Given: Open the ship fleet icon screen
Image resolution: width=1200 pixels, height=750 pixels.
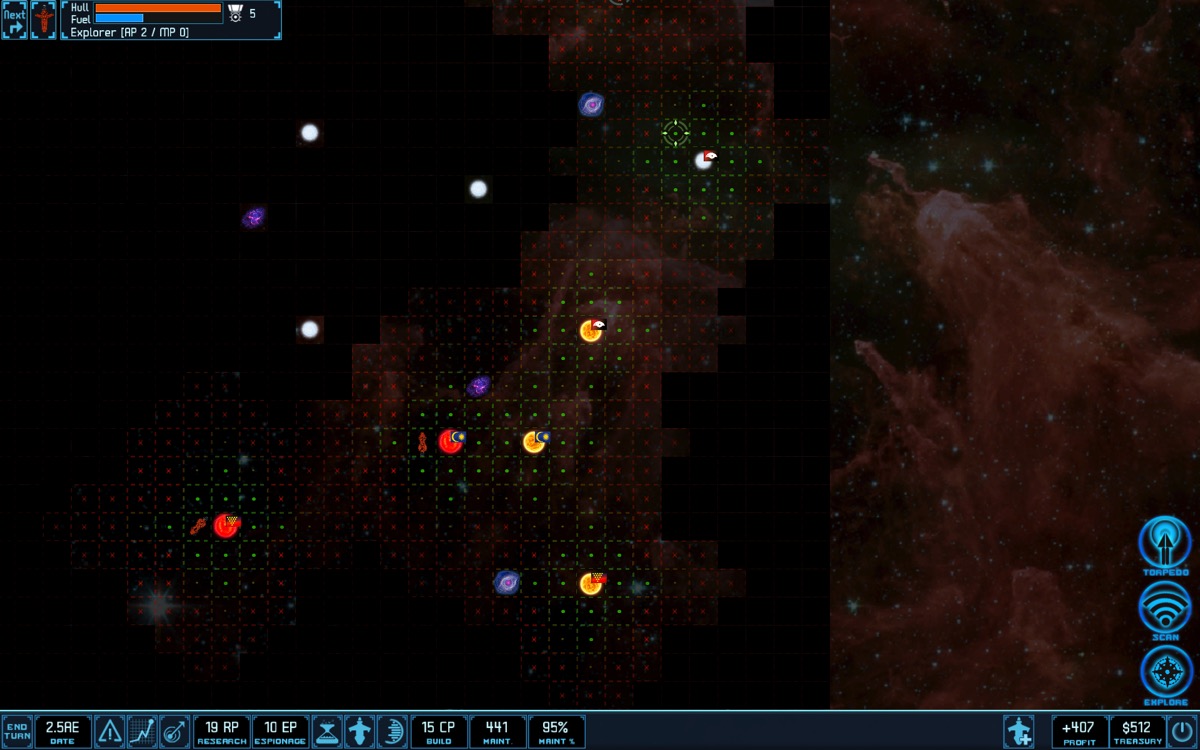Looking at the screenshot, I should pyautogui.click(x=359, y=731).
